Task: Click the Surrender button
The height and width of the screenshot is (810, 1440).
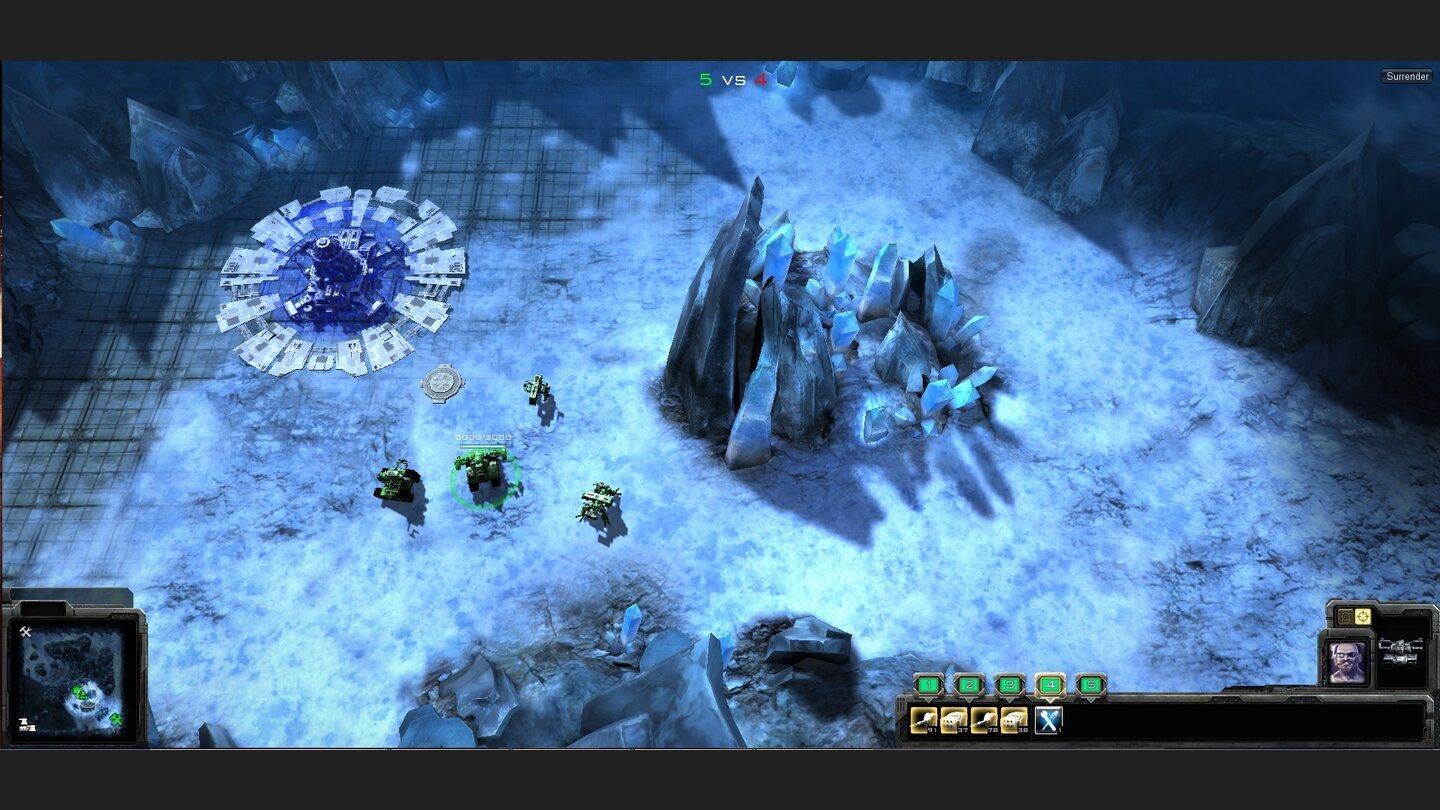Action: click(1407, 75)
